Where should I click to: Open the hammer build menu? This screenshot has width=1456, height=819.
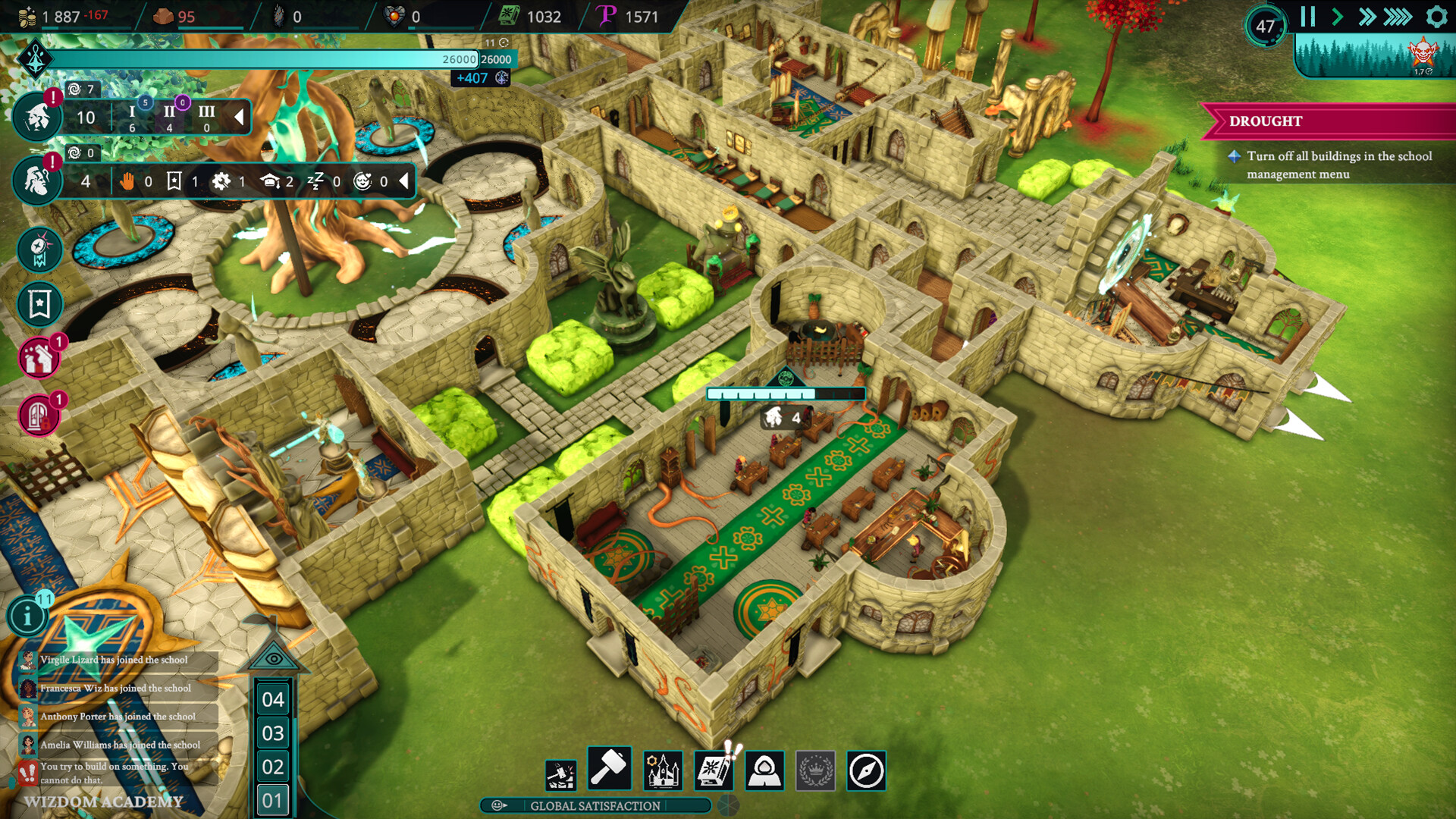point(609,768)
